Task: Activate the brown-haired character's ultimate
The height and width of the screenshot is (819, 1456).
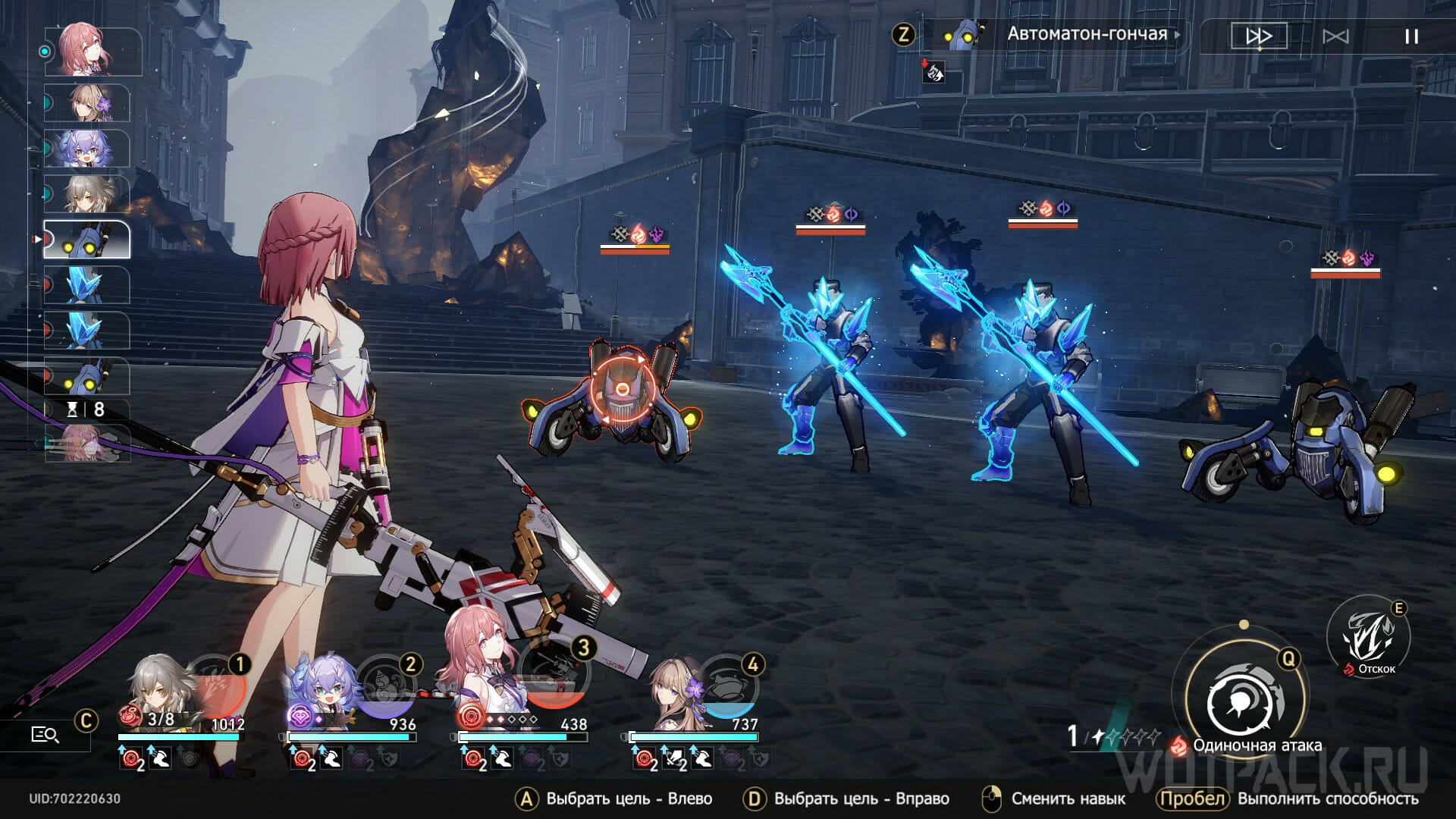Action: click(x=726, y=681)
